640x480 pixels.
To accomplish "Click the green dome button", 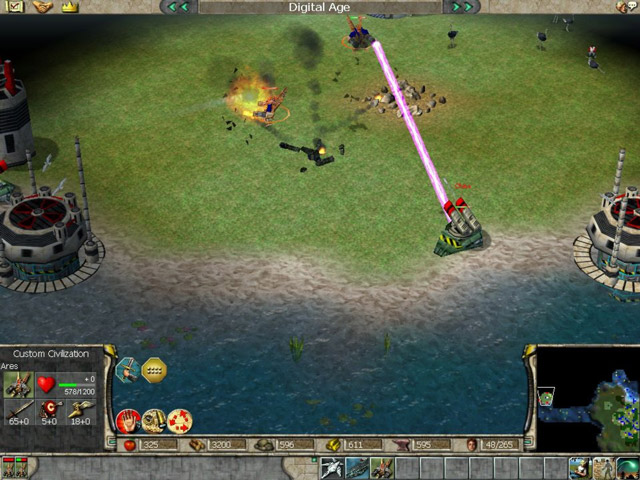I will pyautogui.click(x=629, y=468).
